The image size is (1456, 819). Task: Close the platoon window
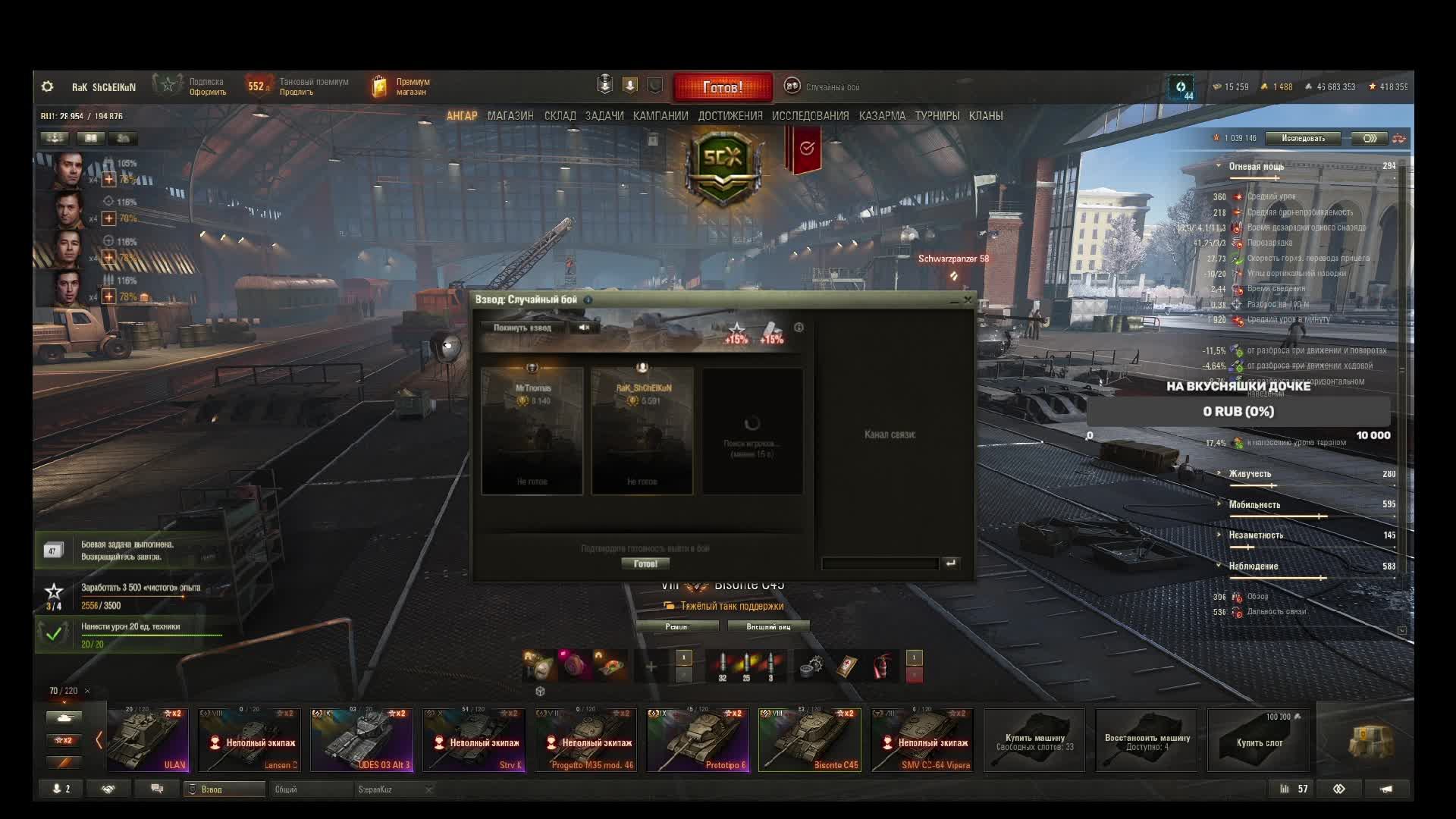click(x=968, y=300)
